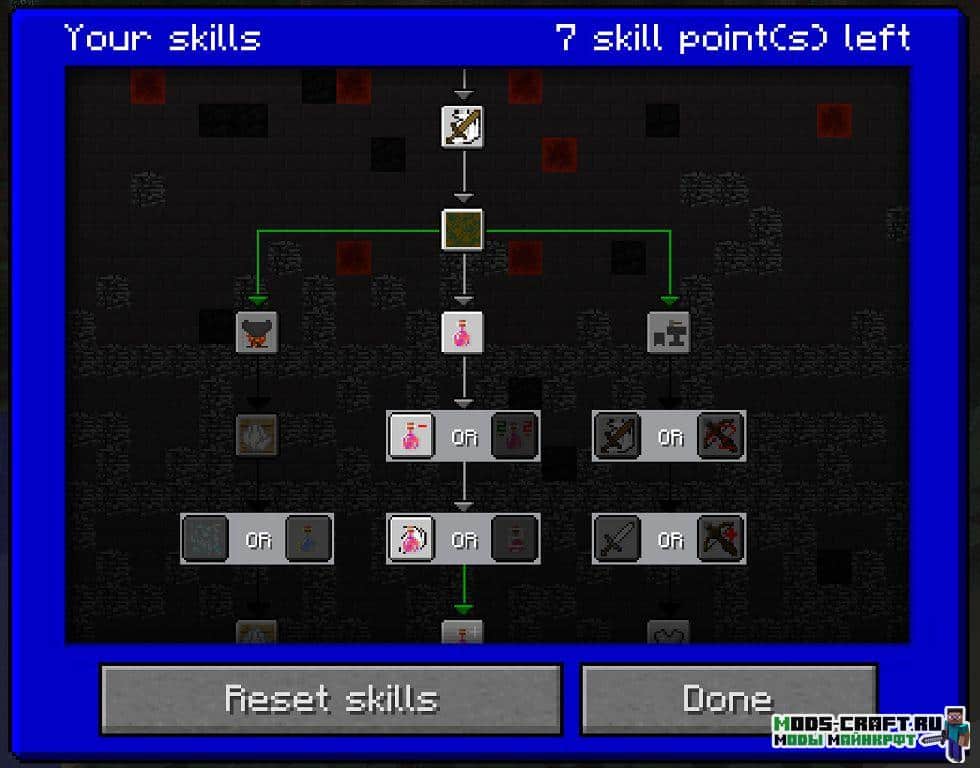The image size is (980, 768).
Task: Select the dimmed wooden sword skill option
Action: tap(617, 436)
